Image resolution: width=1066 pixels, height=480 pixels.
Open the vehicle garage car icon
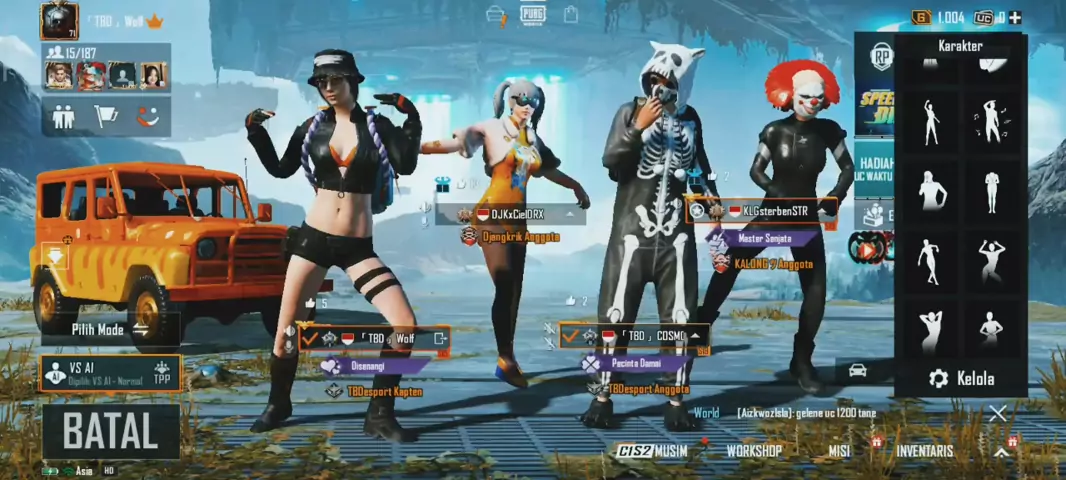coord(857,370)
